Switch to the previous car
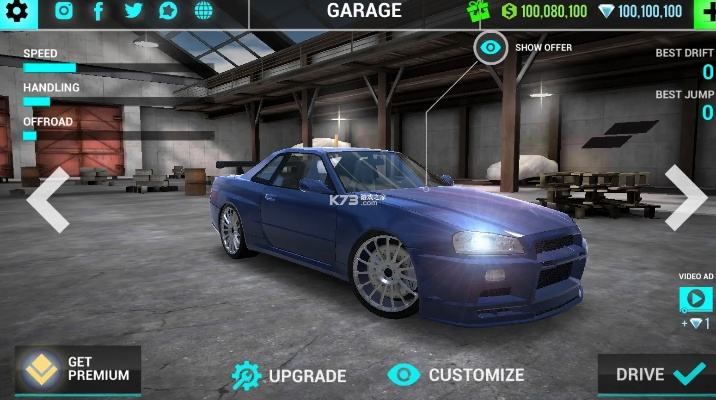The image size is (716, 400). point(47,199)
